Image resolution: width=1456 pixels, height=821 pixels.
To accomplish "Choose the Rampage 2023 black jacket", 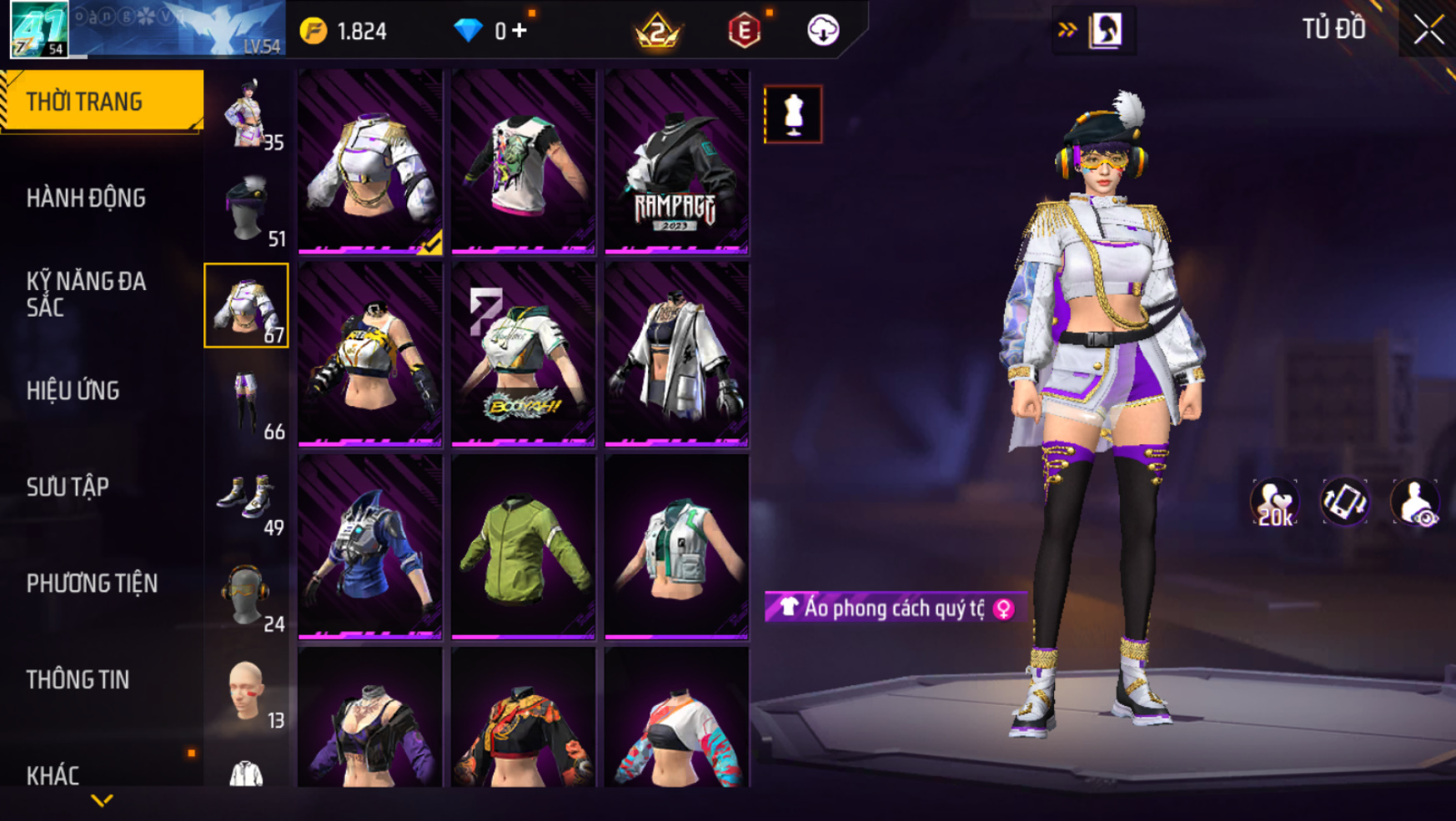I will click(676, 162).
